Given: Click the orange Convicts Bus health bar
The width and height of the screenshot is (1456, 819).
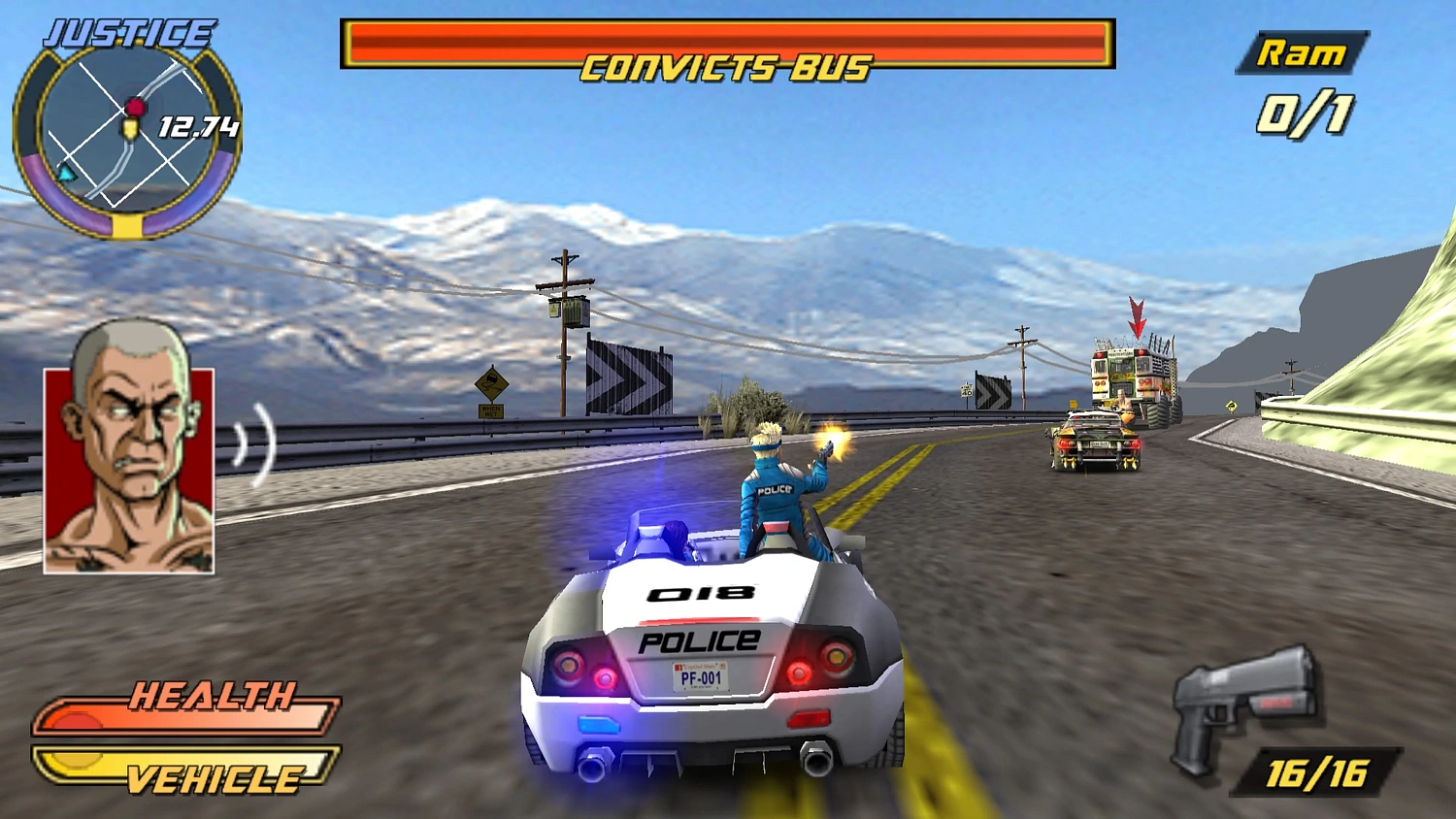Looking at the screenshot, I should point(728,37).
